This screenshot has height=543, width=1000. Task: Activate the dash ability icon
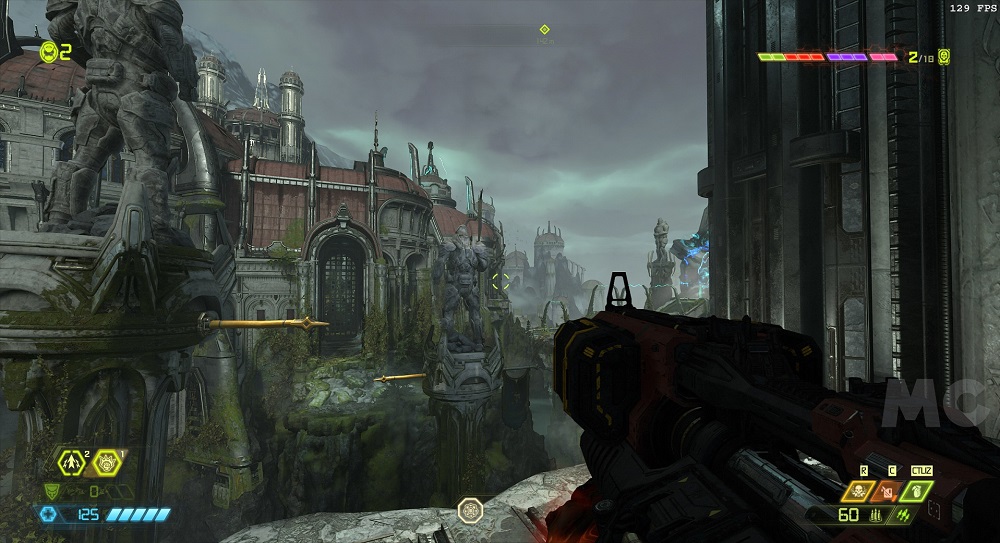[72, 461]
